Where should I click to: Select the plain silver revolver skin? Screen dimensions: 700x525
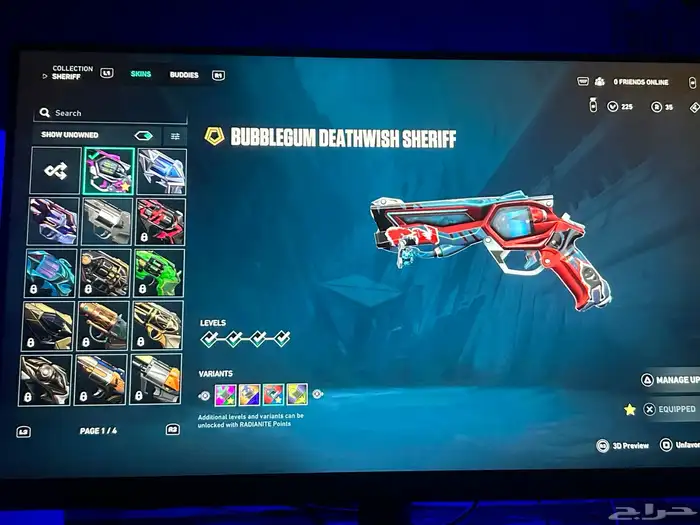[x=108, y=221]
